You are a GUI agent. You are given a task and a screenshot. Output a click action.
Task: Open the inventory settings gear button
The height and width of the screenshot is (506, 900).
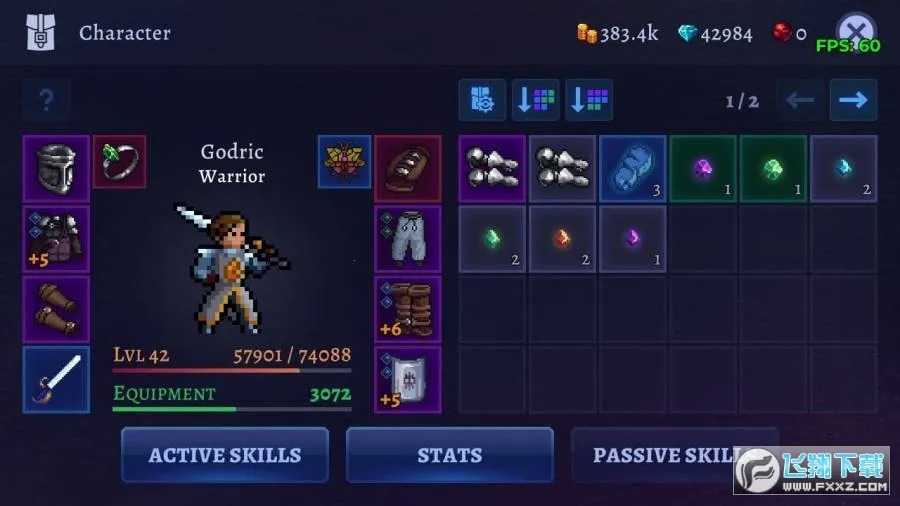(482, 100)
